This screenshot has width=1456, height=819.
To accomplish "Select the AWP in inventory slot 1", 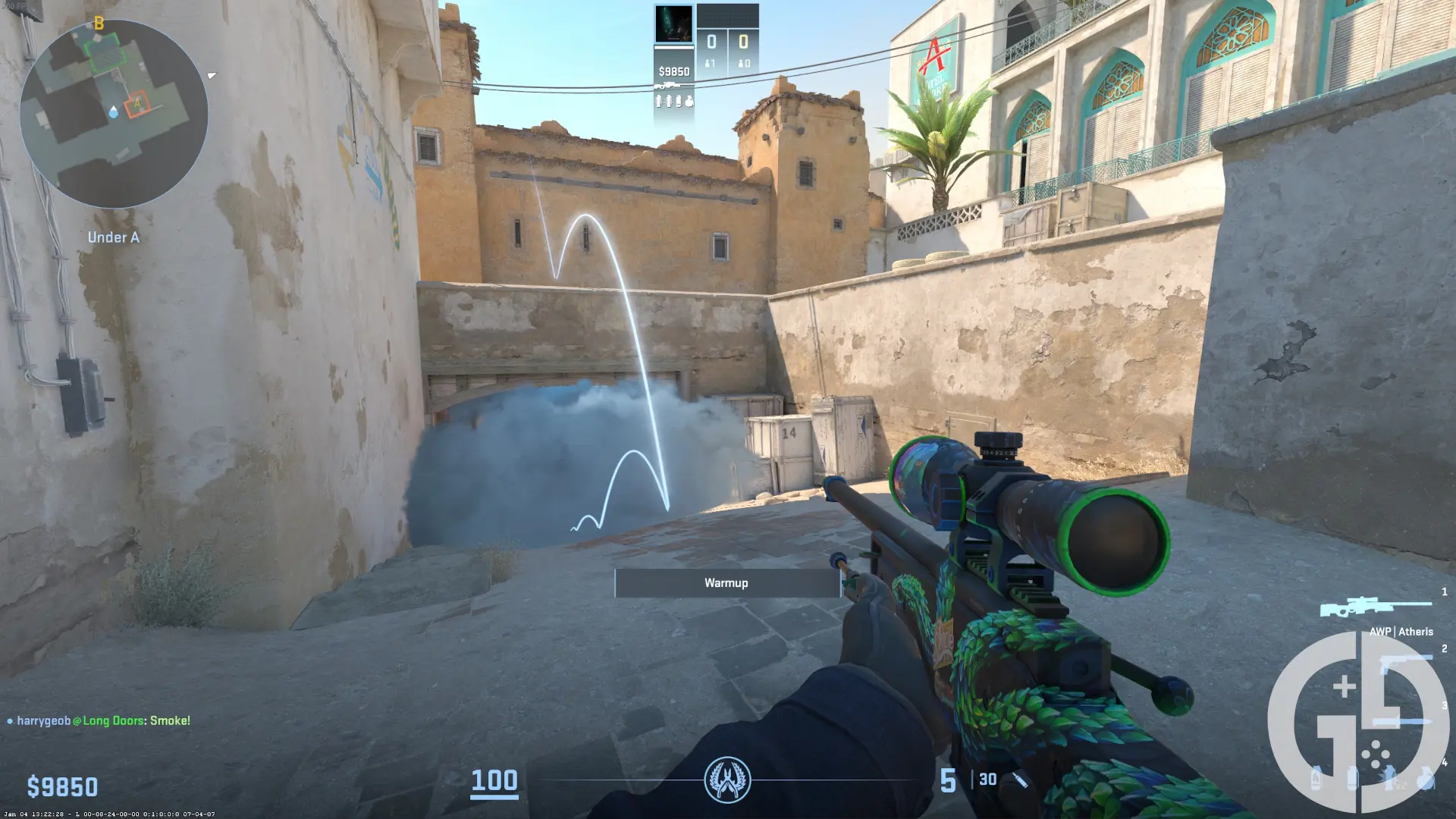I will coord(1376,605).
